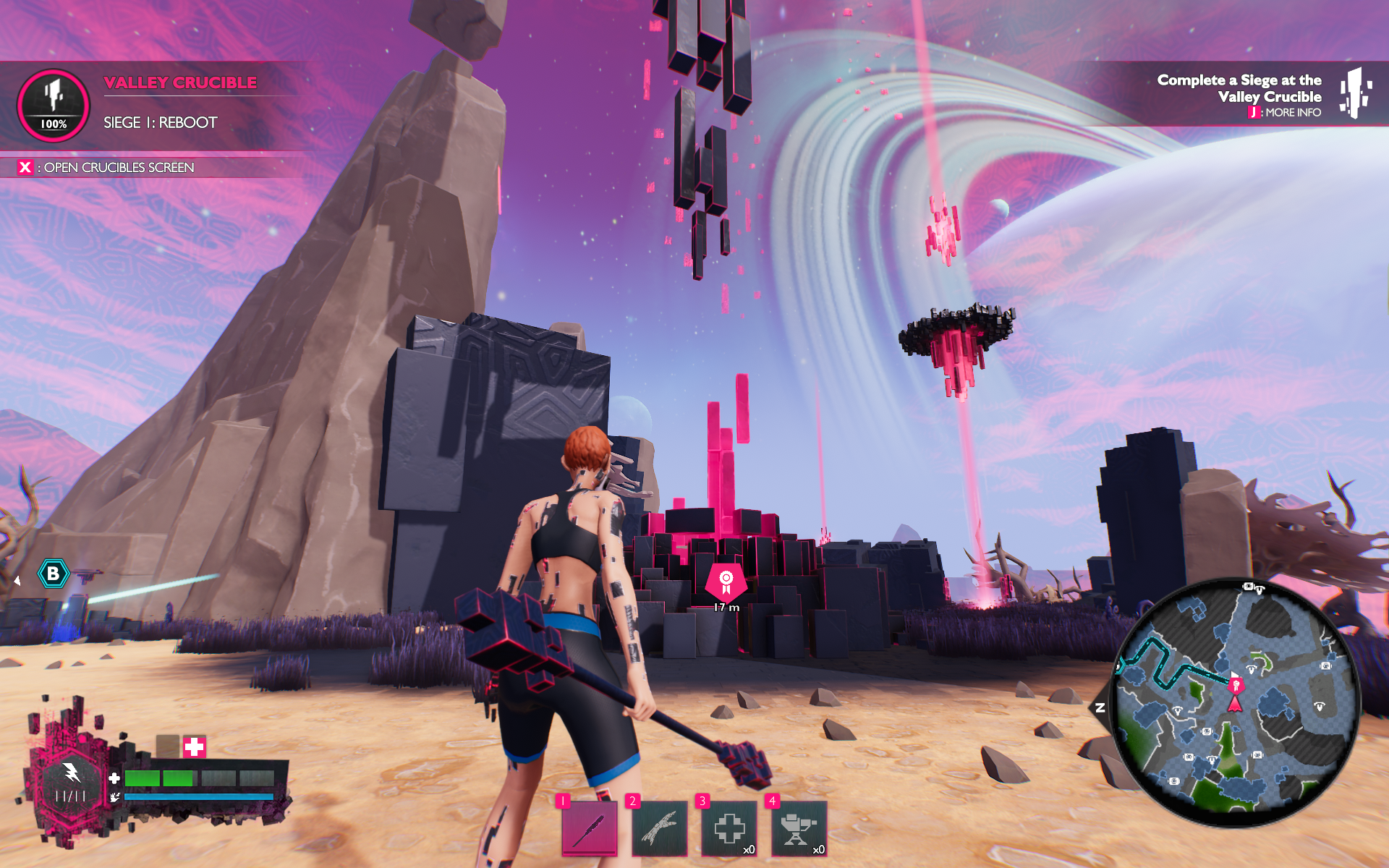Select the medkit cross slot in the hotbar
The height and width of the screenshot is (868, 1389).
(x=729, y=828)
